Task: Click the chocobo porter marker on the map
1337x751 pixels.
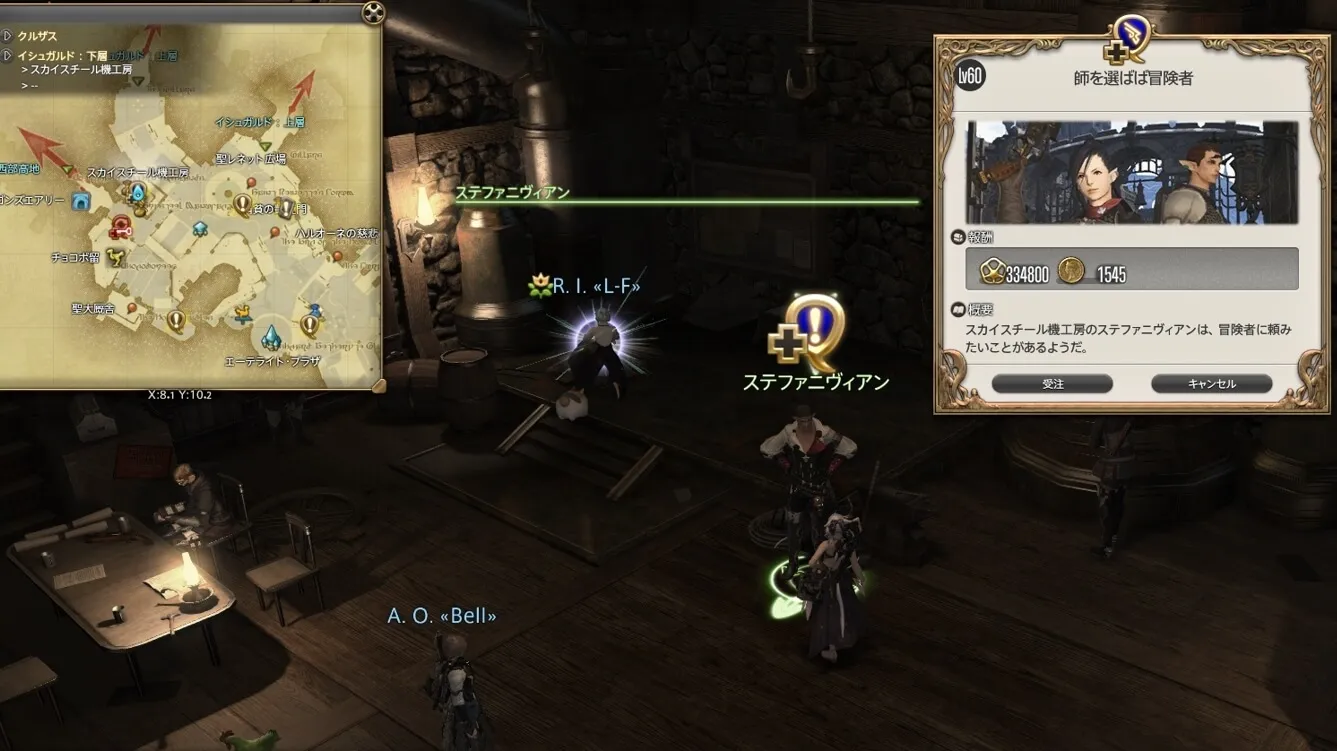Action: coord(116,257)
